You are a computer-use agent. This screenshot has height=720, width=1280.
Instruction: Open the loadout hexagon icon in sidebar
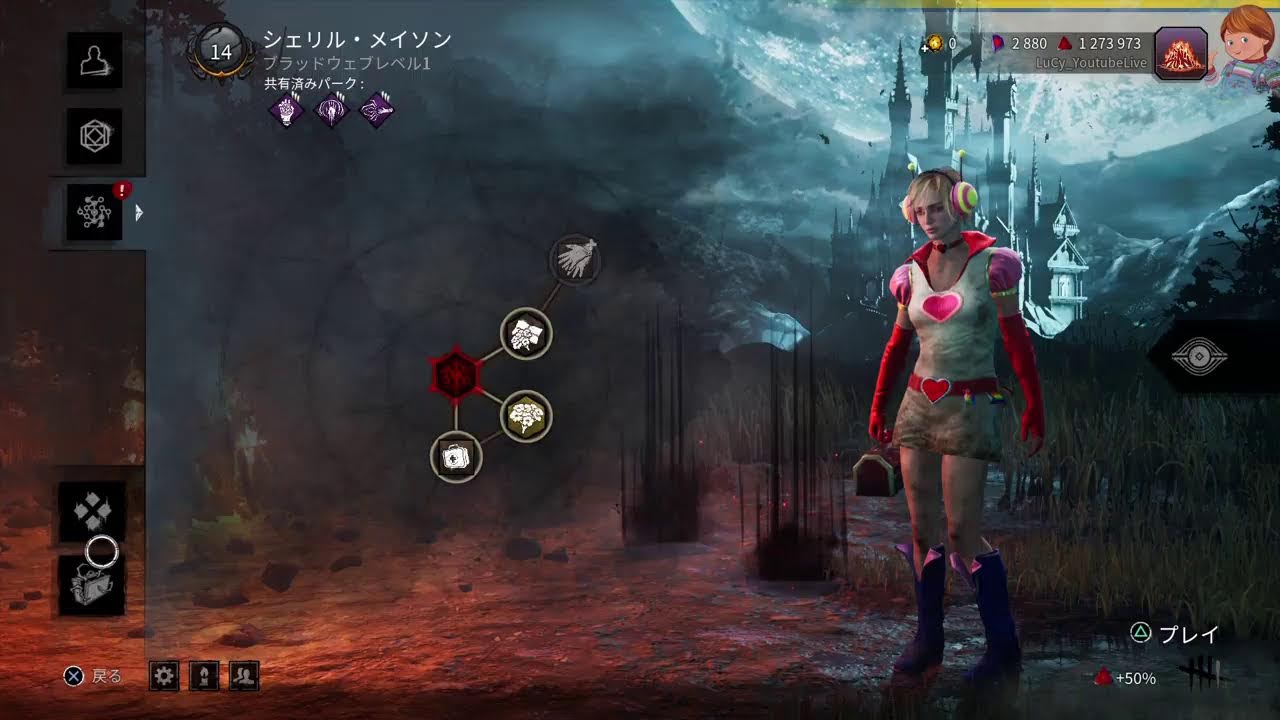94,137
